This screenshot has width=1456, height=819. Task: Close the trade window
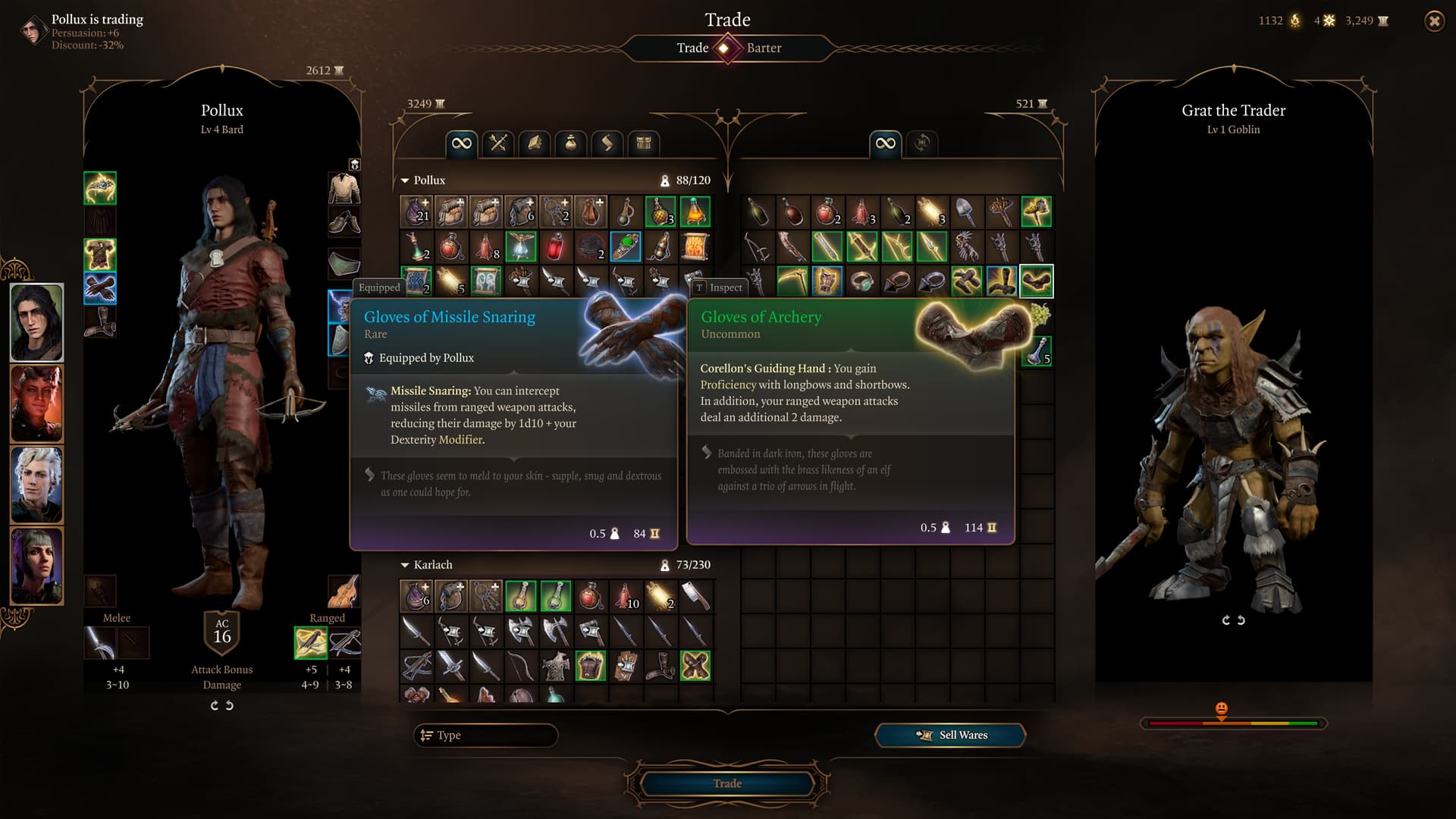coord(1434,21)
